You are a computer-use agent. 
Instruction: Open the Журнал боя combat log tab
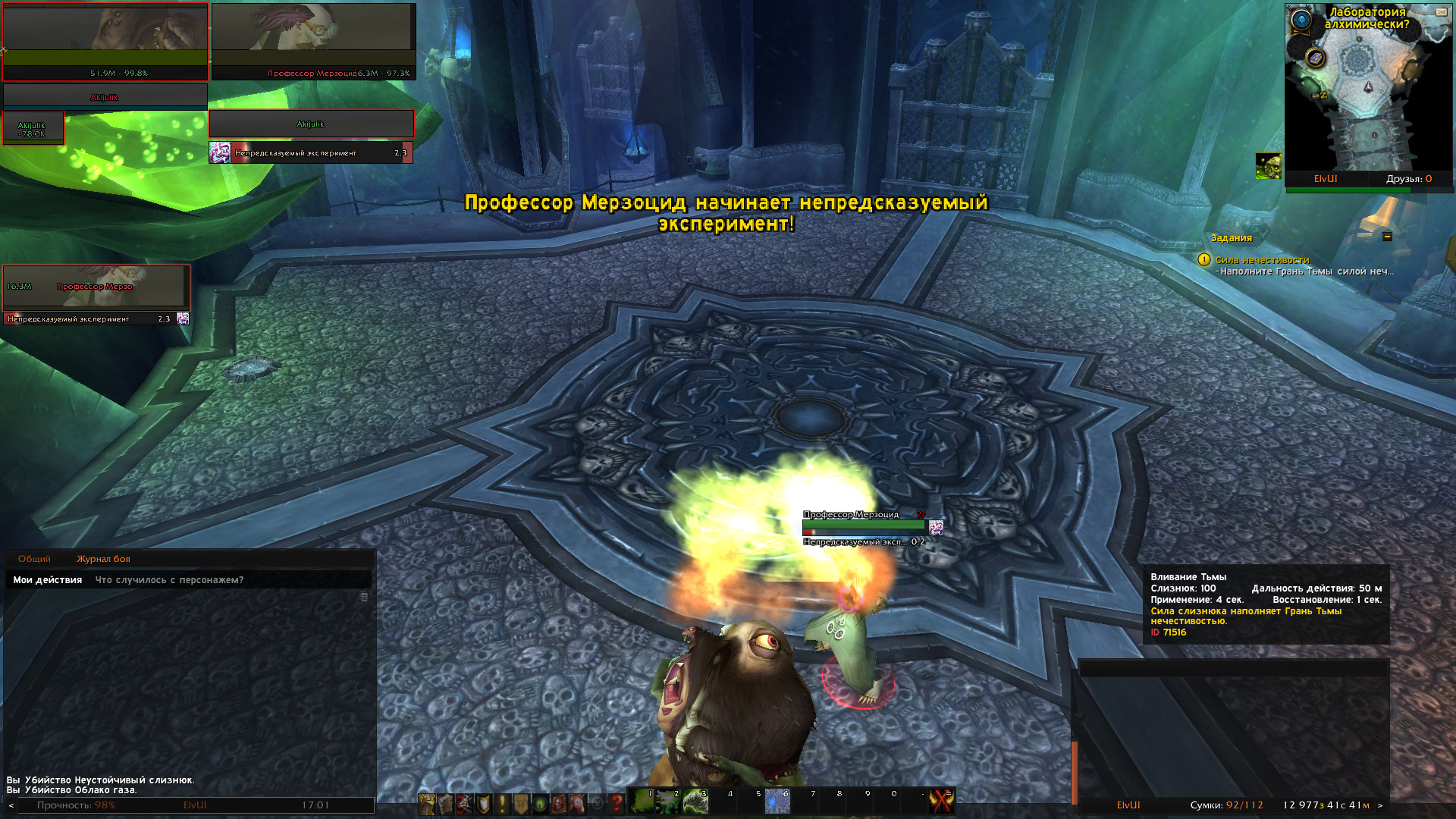(103, 559)
